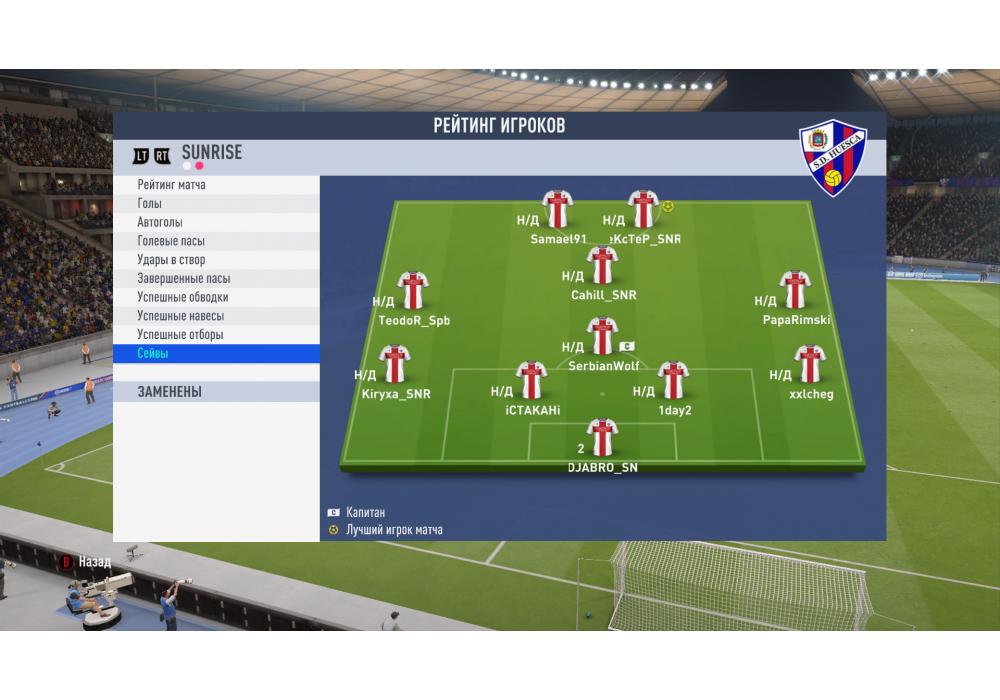Click player xxlcheg's shirt
Viewport: 1000px width, 700px height.
click(809, 364)
